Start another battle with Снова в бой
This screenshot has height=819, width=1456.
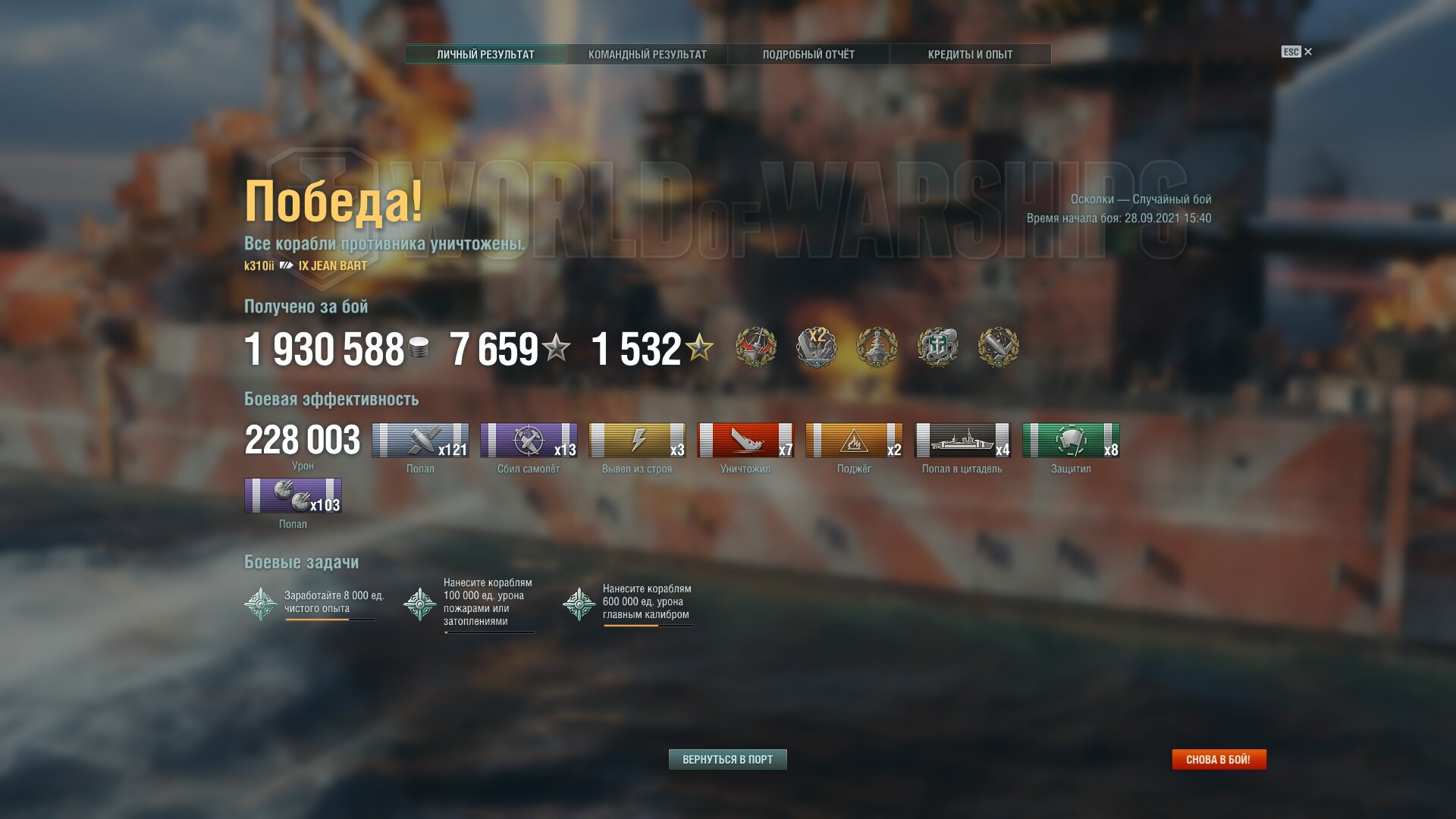pyautogui.click(x=1219, y=759)
